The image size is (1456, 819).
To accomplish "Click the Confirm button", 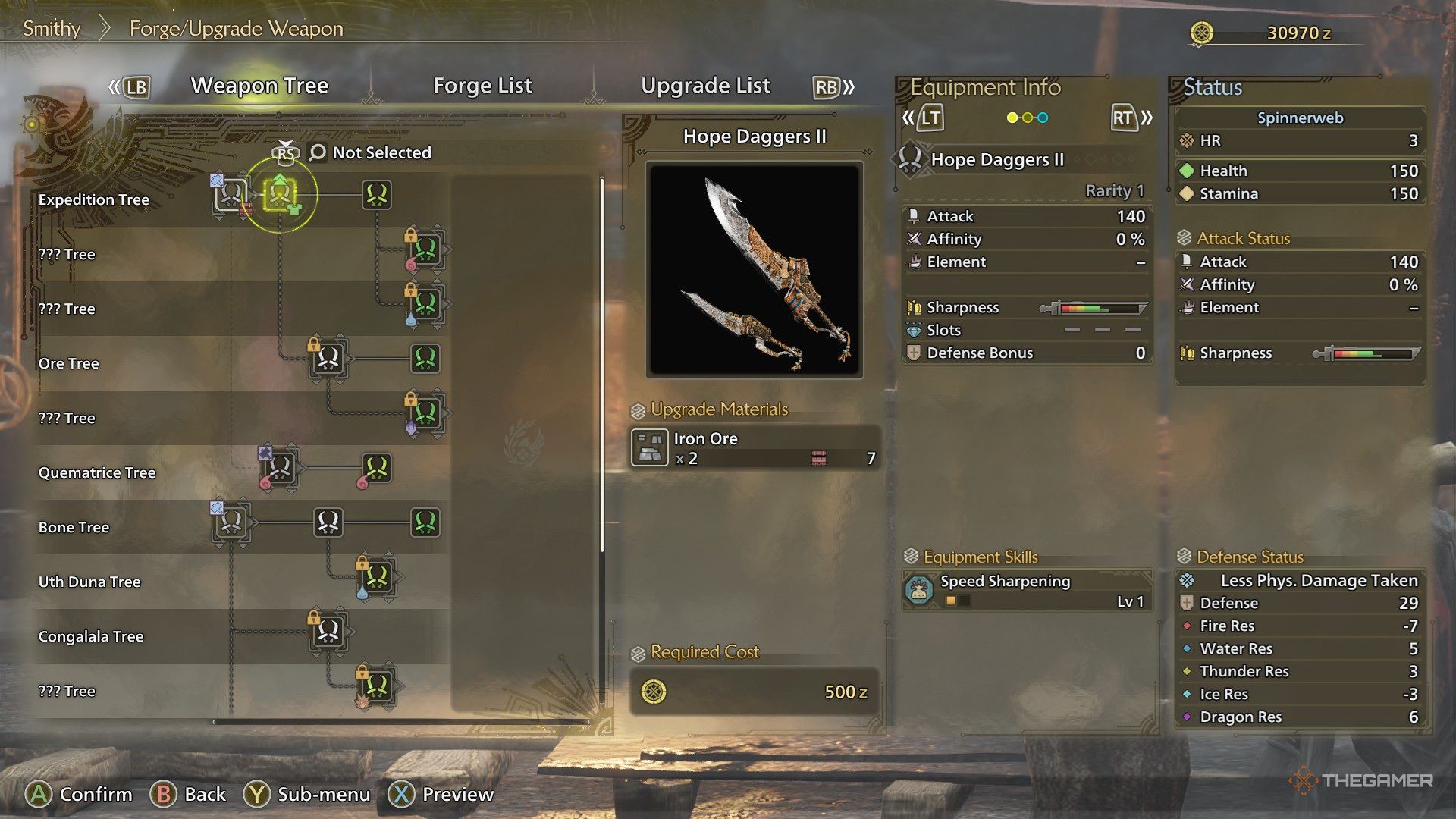I will point(79,794).
